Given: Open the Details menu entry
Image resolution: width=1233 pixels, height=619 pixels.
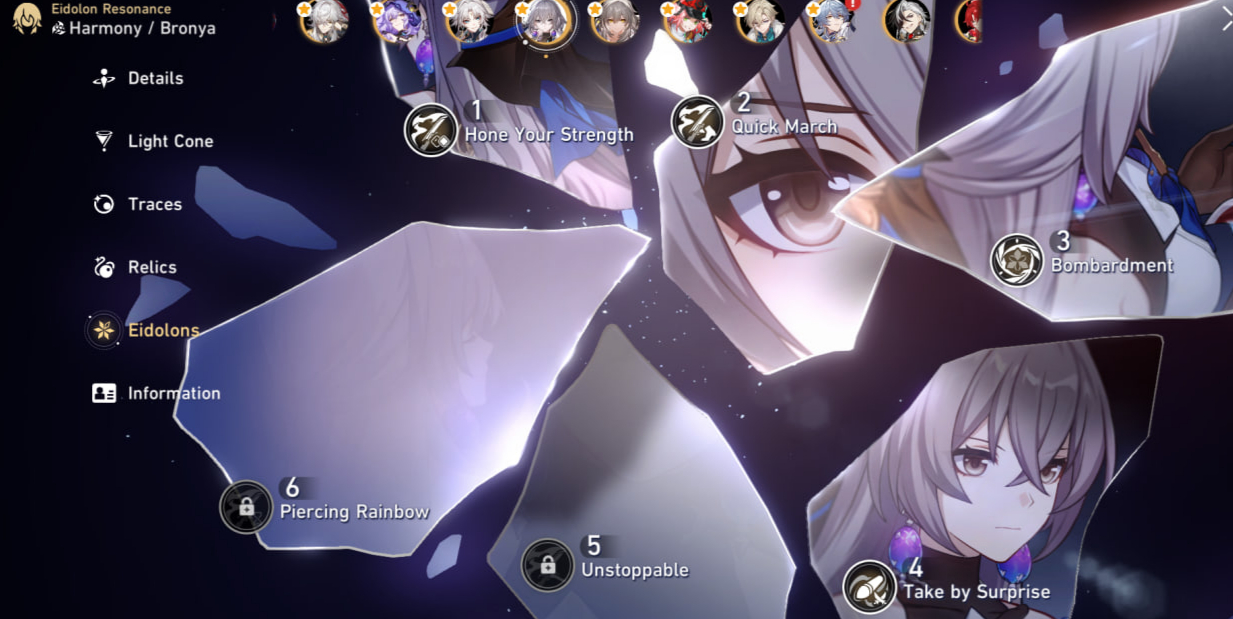Looking at the screenshot, I should [x=154, y=78].
